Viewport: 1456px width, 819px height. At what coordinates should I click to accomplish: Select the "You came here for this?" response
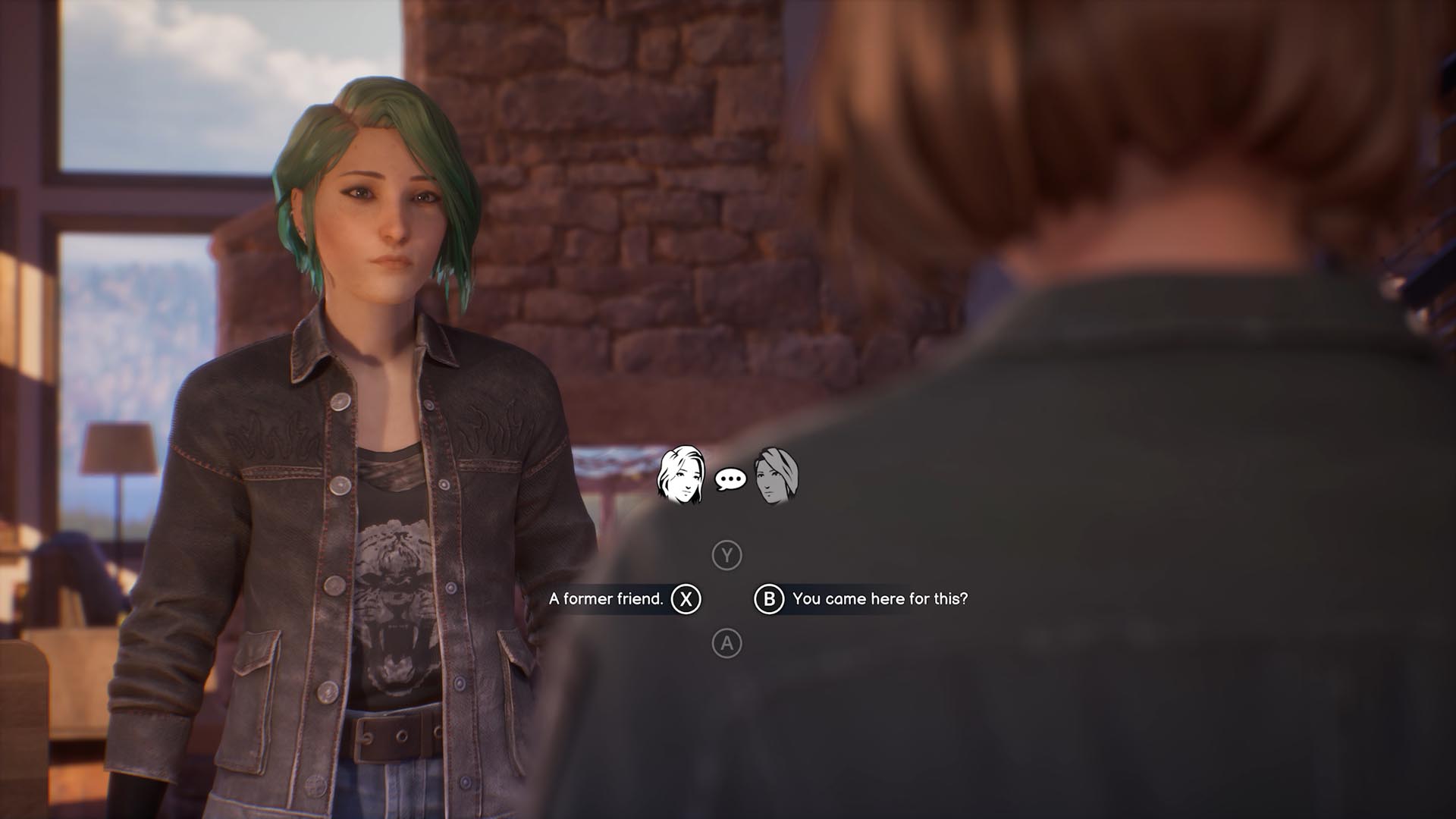(879, 599)
